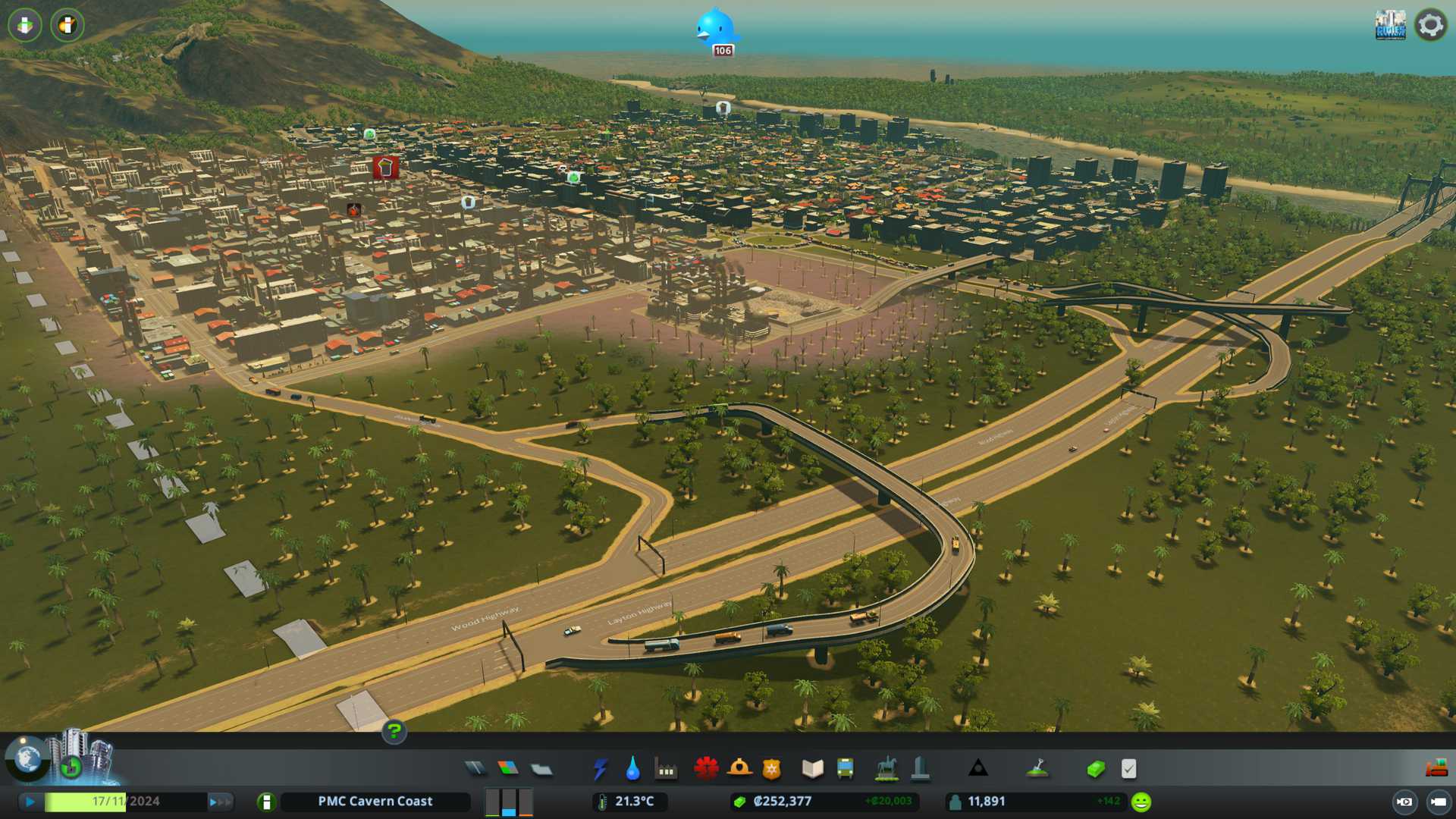
Task: Open the city info button beside city name
Action: pos(266,802)
